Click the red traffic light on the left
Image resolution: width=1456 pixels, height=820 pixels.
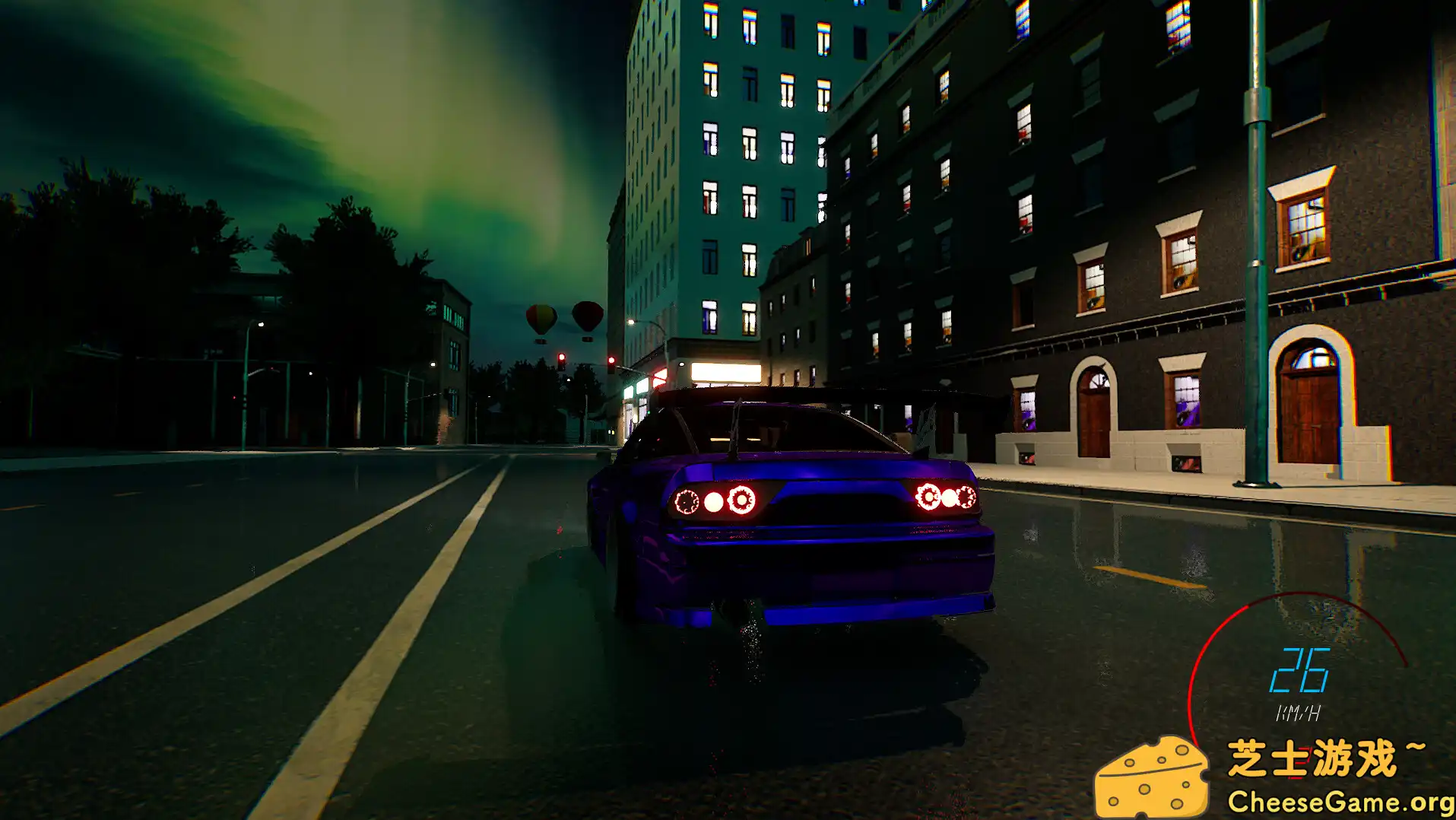tap(561, 357)
